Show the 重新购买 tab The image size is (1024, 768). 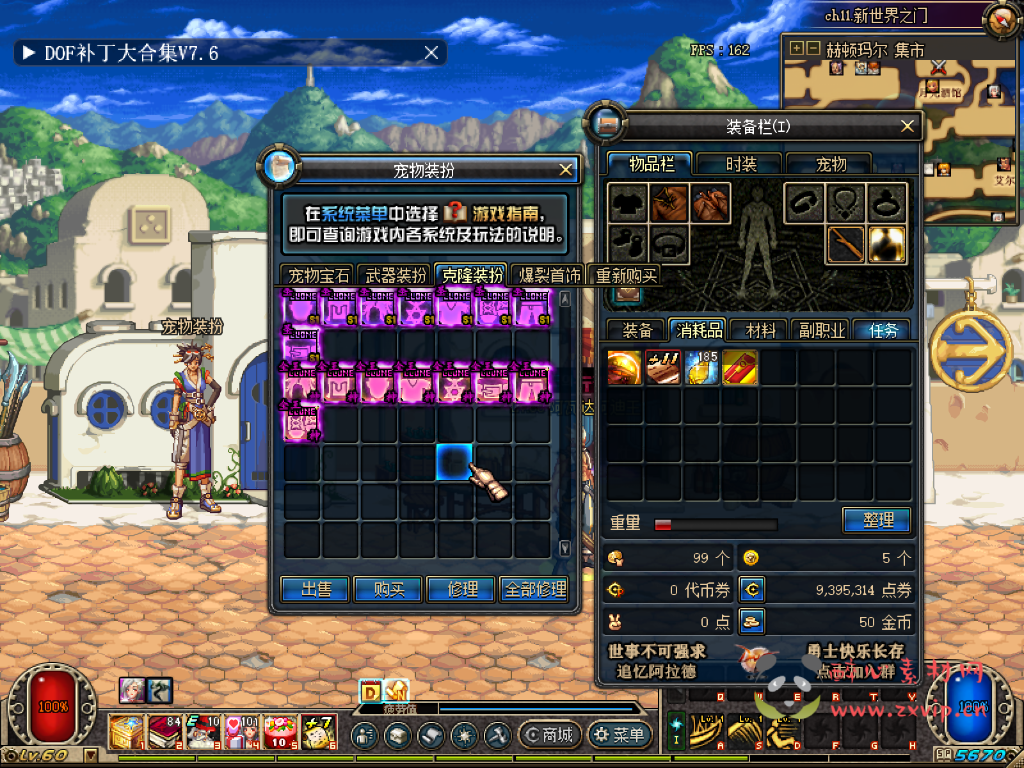[625, 275]
